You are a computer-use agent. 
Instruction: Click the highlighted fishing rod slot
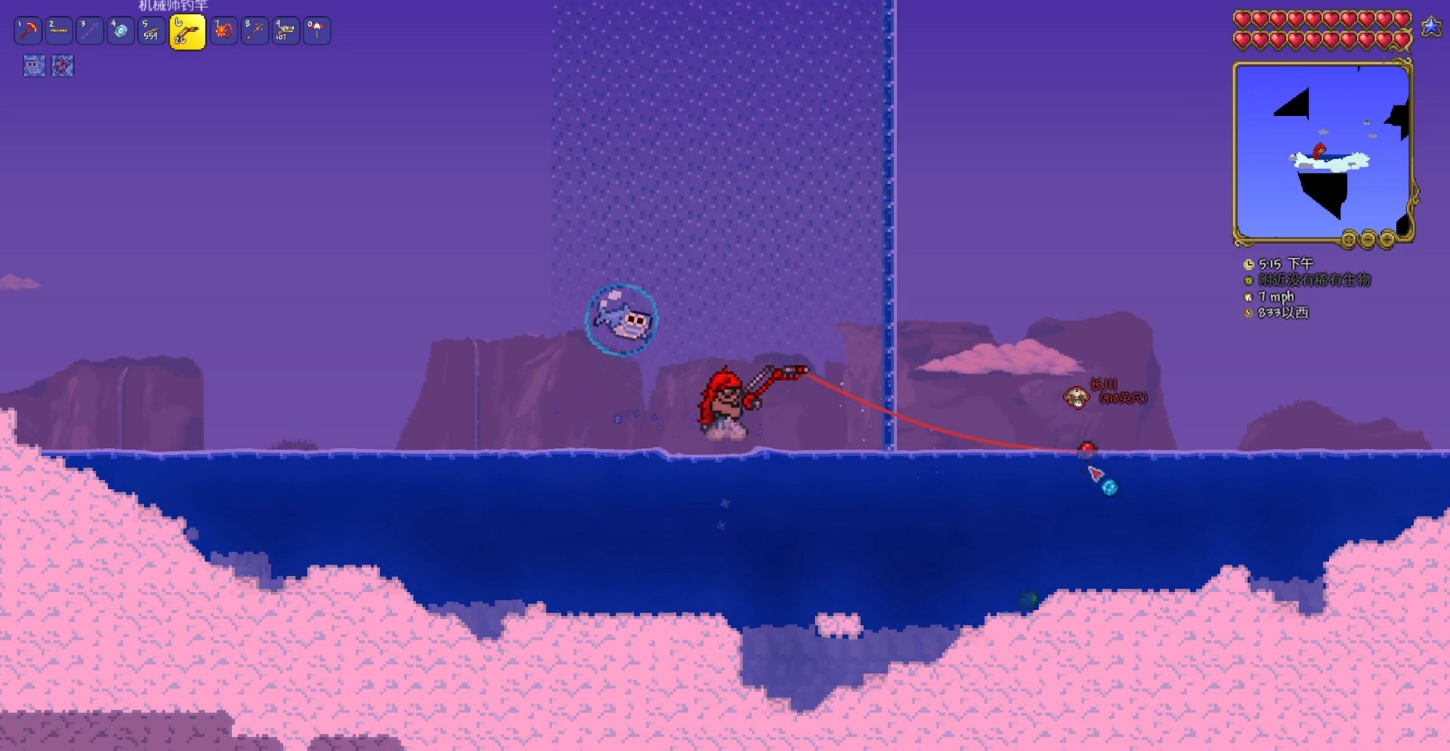187,32
